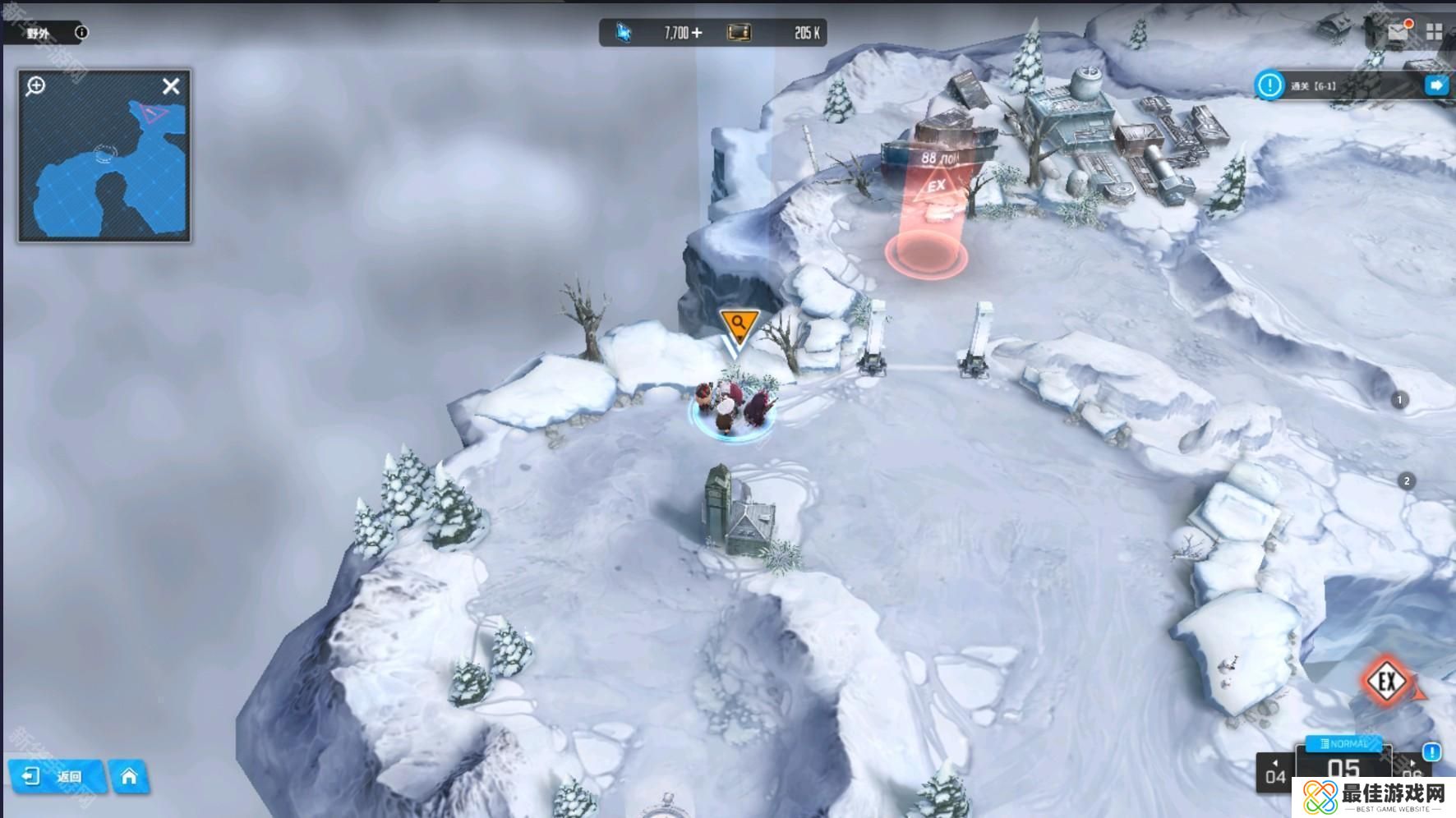Toggle the NORMAL difficulty tab
This screenshot has width=1456, height=818.
(1344, 743)
